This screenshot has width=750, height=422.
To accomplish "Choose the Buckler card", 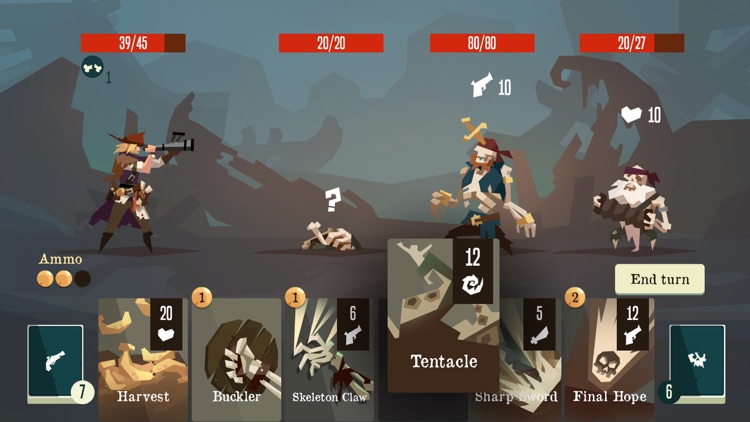I will pyautogui.click(x=236, y=358).
